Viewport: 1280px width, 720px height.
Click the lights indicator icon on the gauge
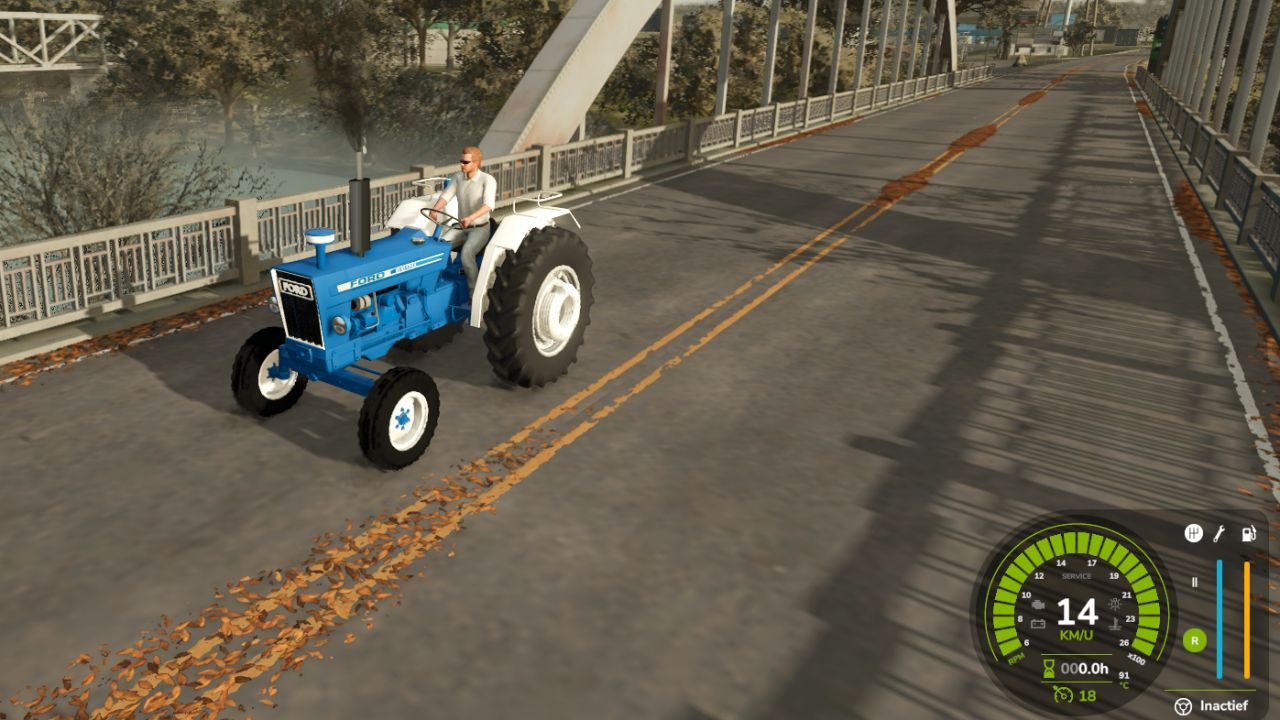1114,604
